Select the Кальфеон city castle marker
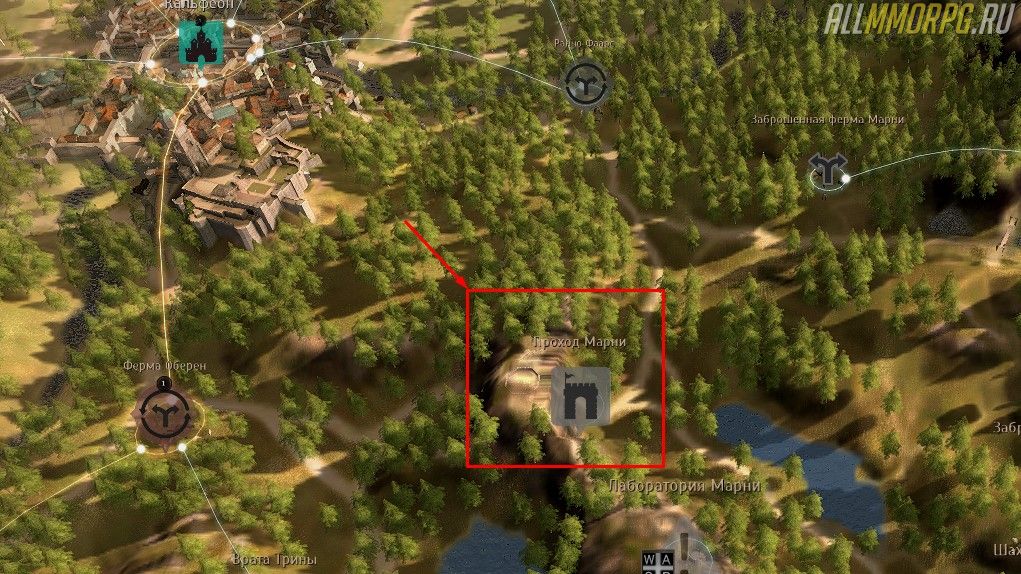The width and height of the screenshot is (1021, 574). click(x=198, y=42)
